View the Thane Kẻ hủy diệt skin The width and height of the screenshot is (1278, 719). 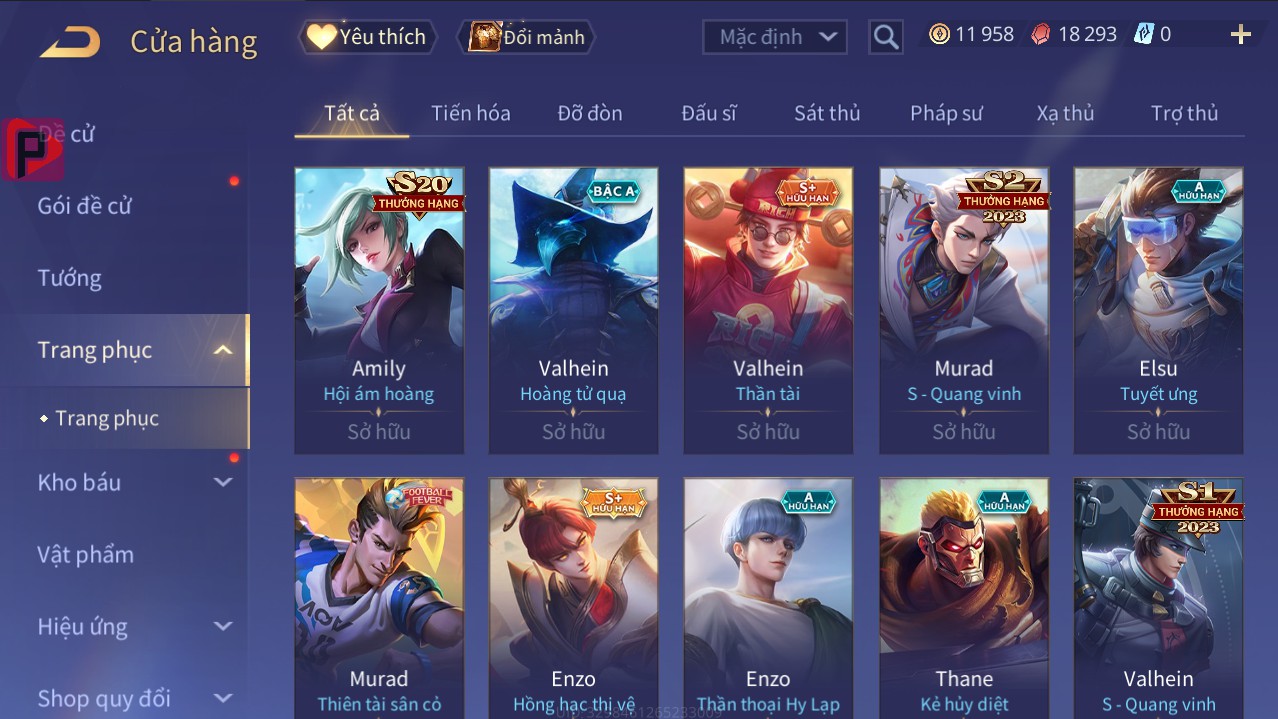click(x=964, y=597)
